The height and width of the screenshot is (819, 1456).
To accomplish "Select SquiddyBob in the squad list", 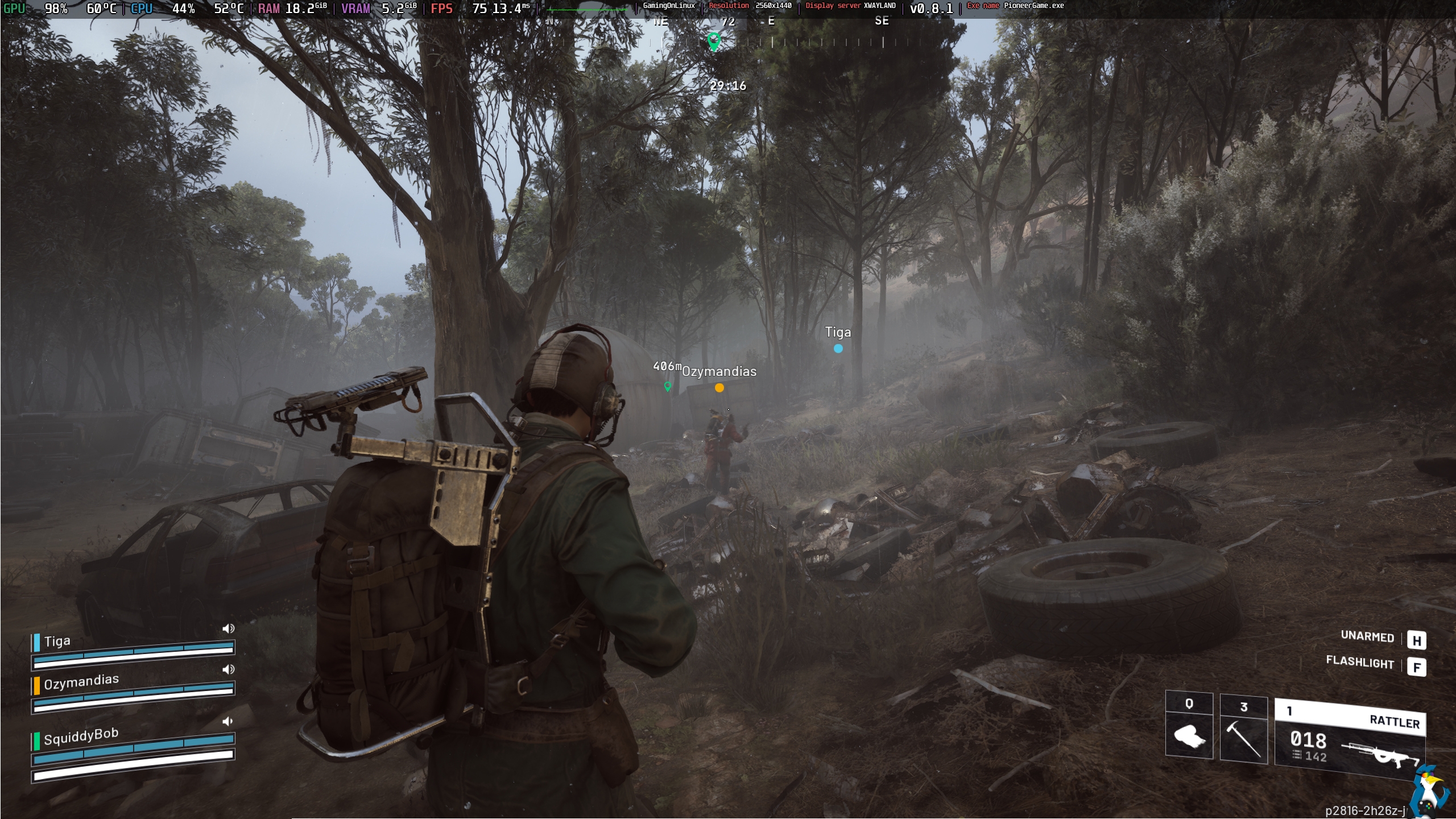I will (x=81, y=737).
